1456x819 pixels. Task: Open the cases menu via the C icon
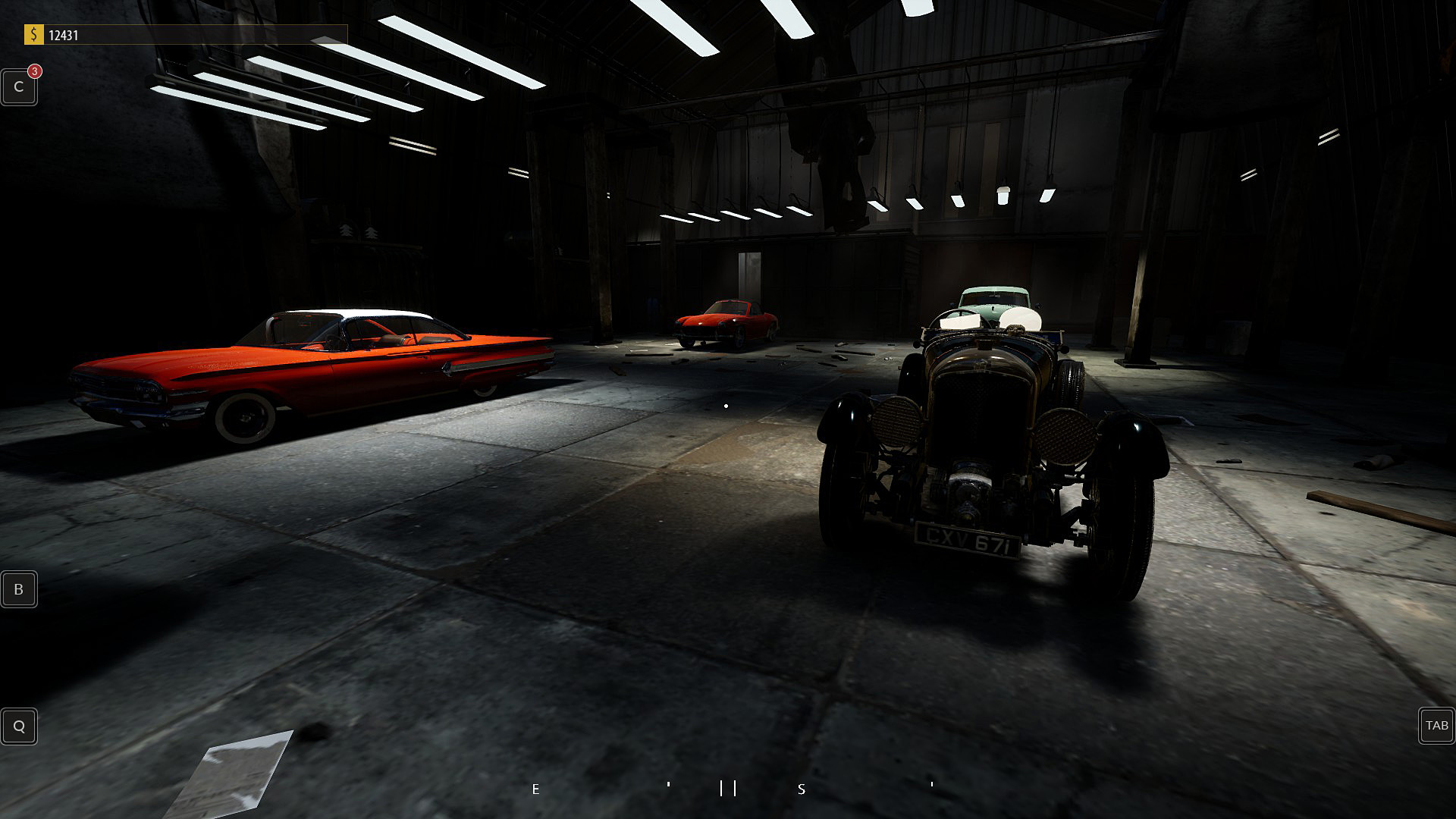[18, 86]
